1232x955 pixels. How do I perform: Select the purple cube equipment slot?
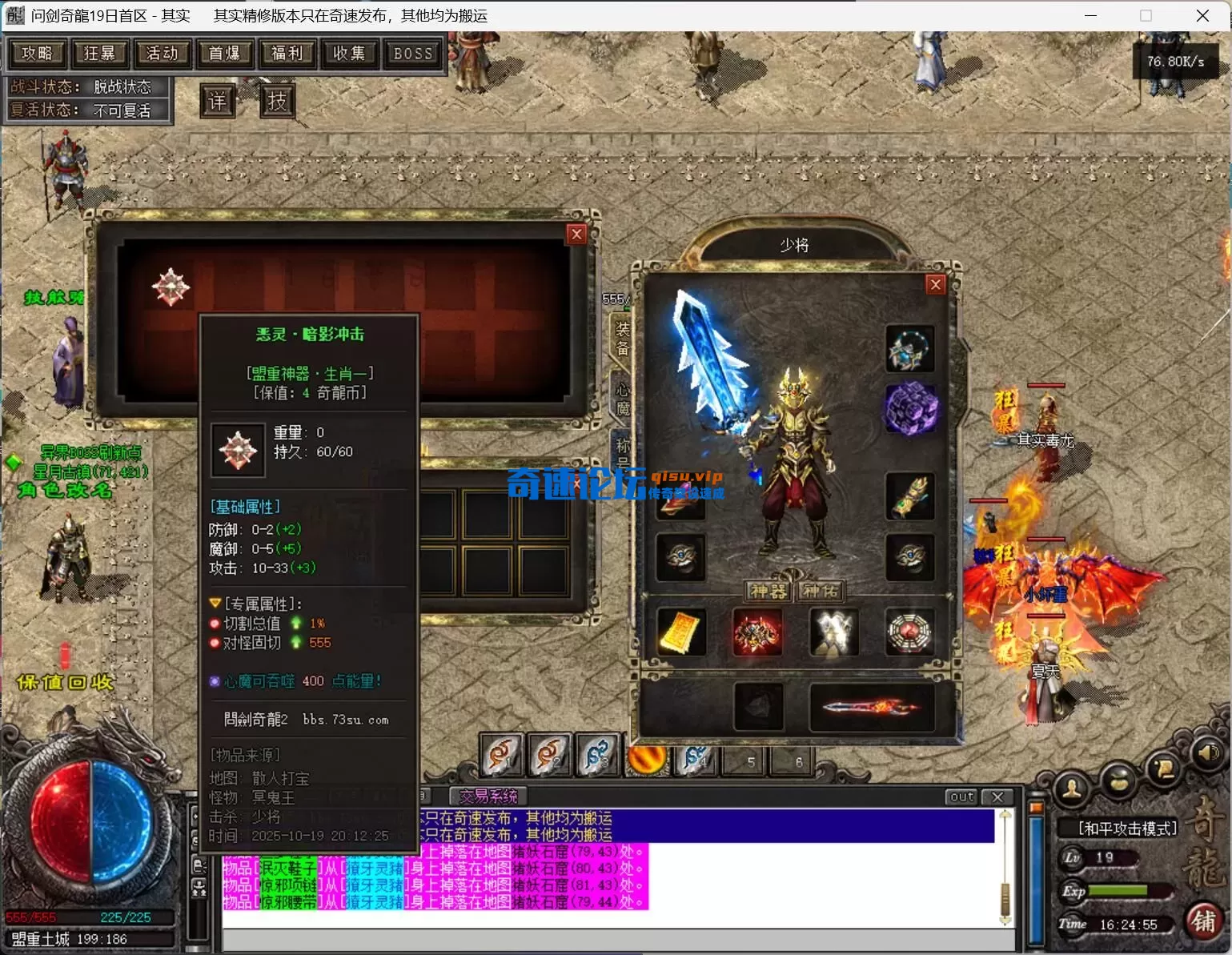[x=910, y=408]
